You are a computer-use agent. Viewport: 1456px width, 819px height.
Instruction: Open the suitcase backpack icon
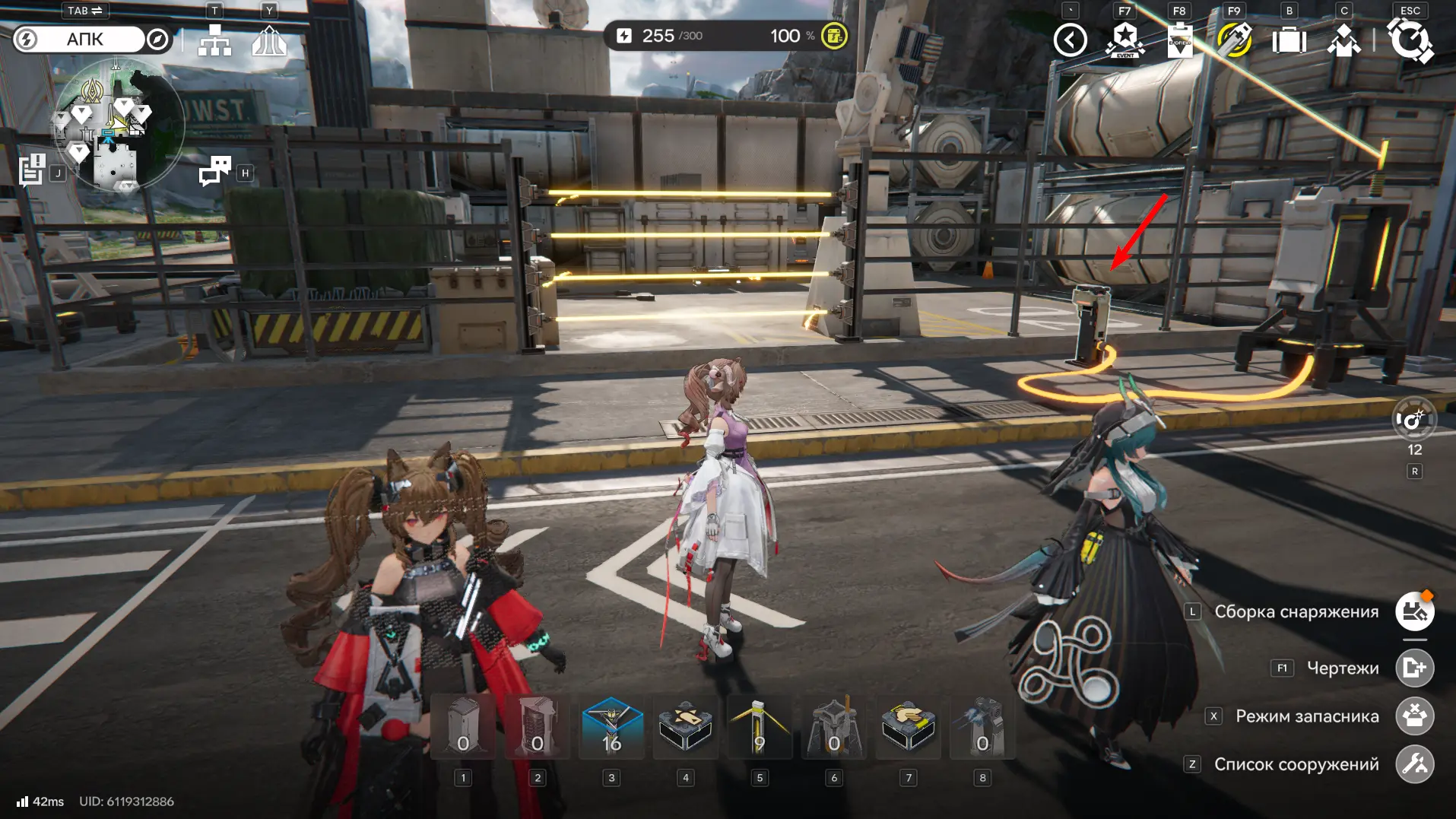coord(1289,40)
